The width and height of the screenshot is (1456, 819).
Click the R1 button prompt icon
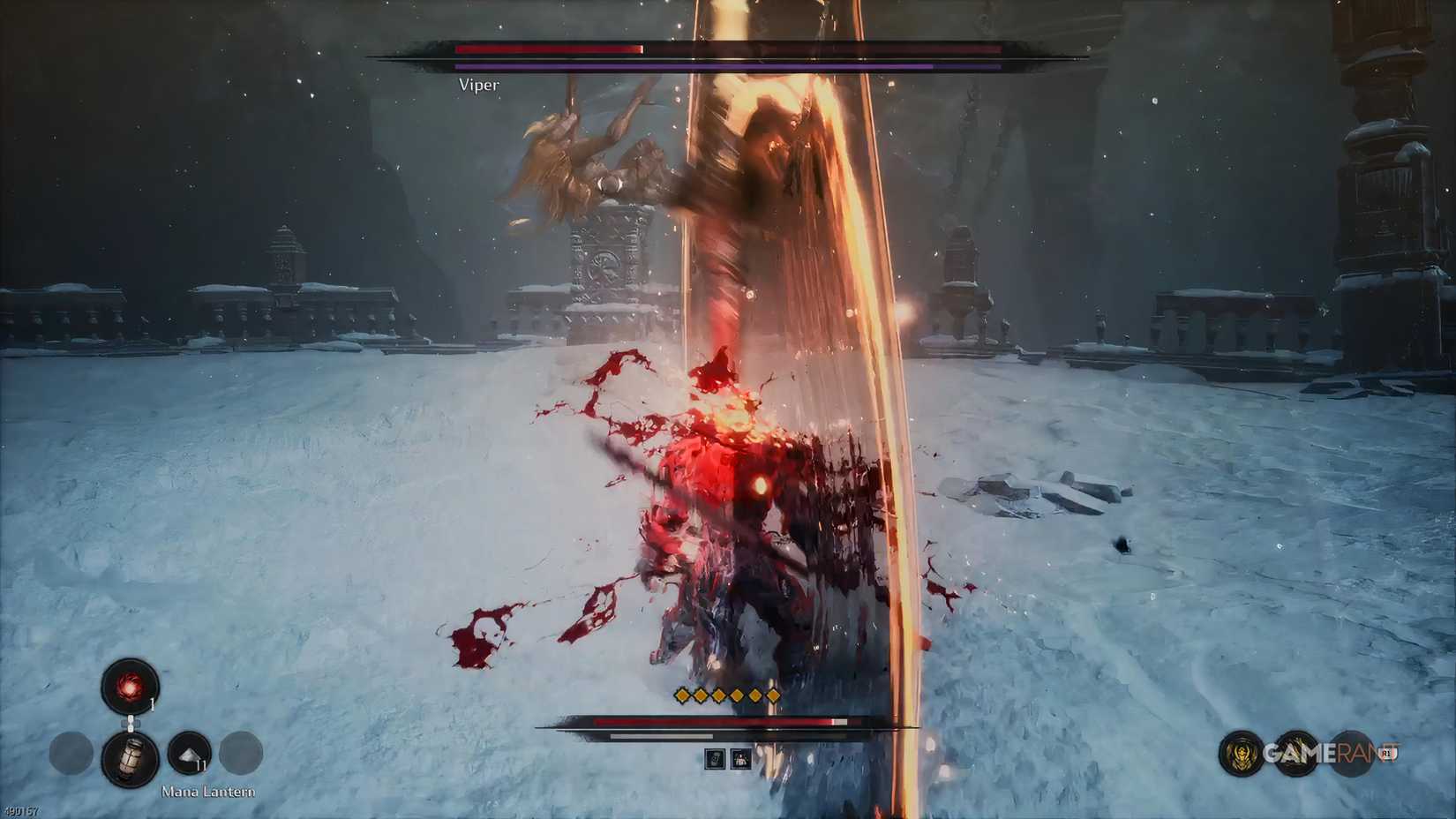pos(1385,753)
